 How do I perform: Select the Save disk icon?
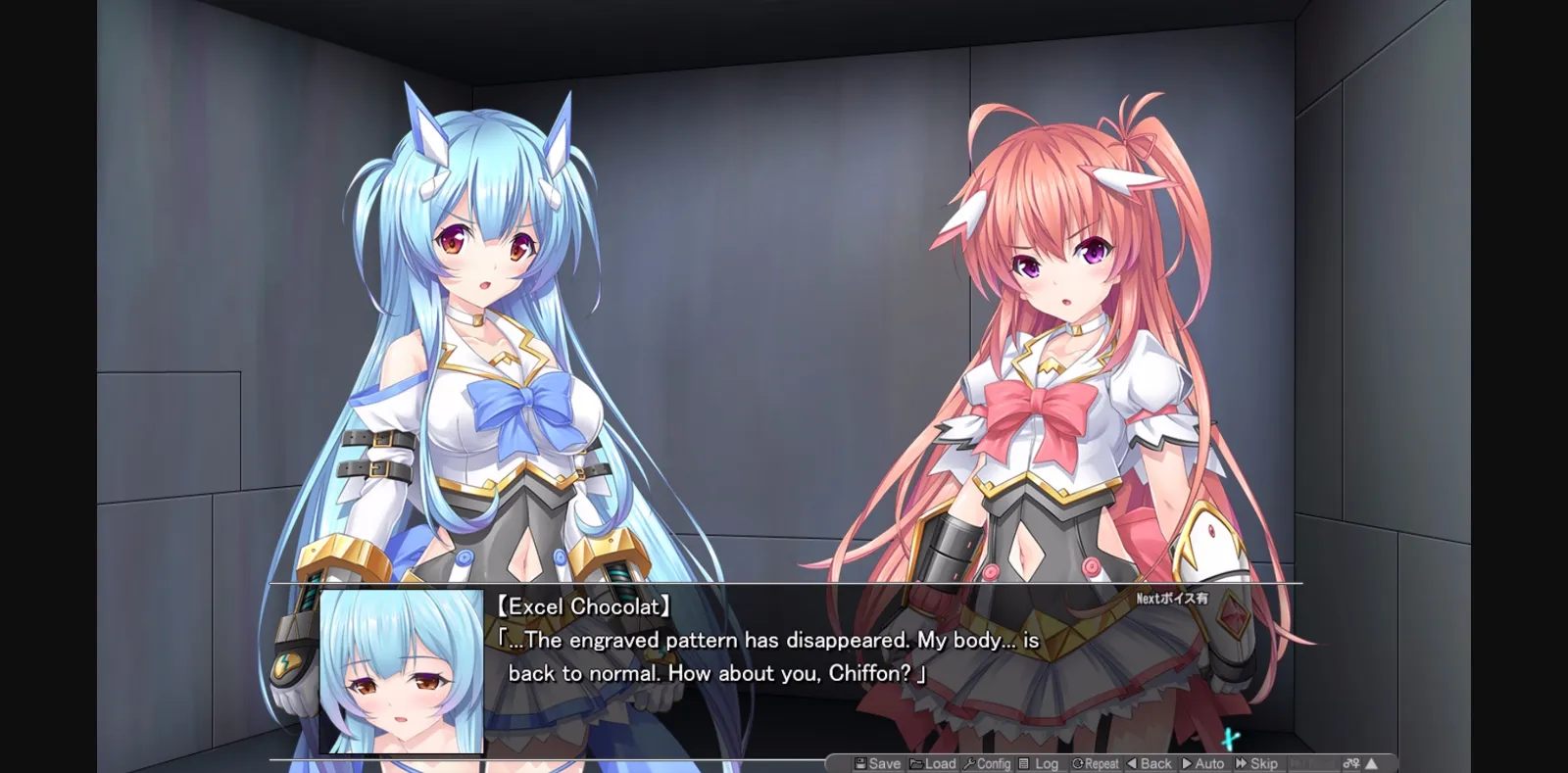click(x=860, y=764)
